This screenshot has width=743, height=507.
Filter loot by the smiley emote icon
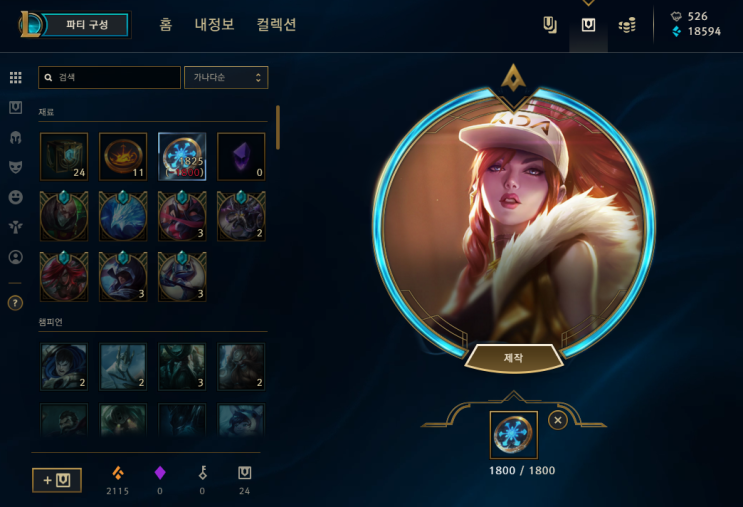coord(15,197)
